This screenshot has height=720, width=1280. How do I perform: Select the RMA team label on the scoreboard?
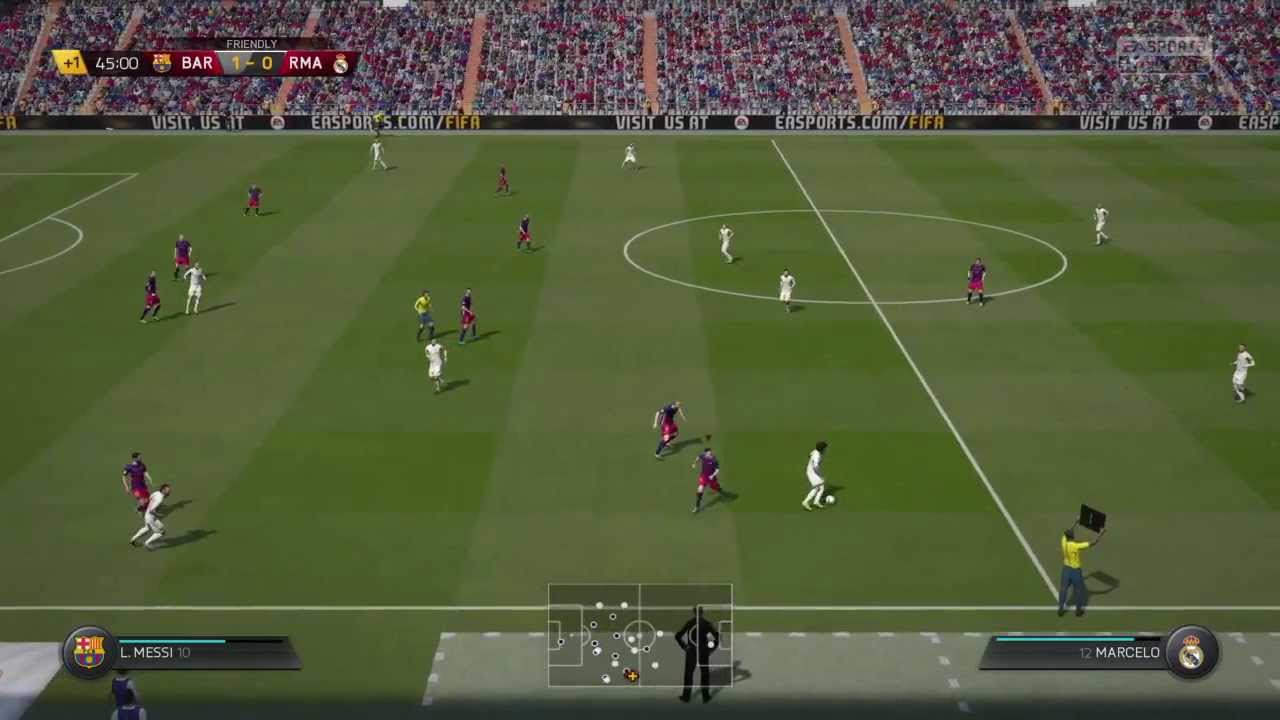(305, 63)
